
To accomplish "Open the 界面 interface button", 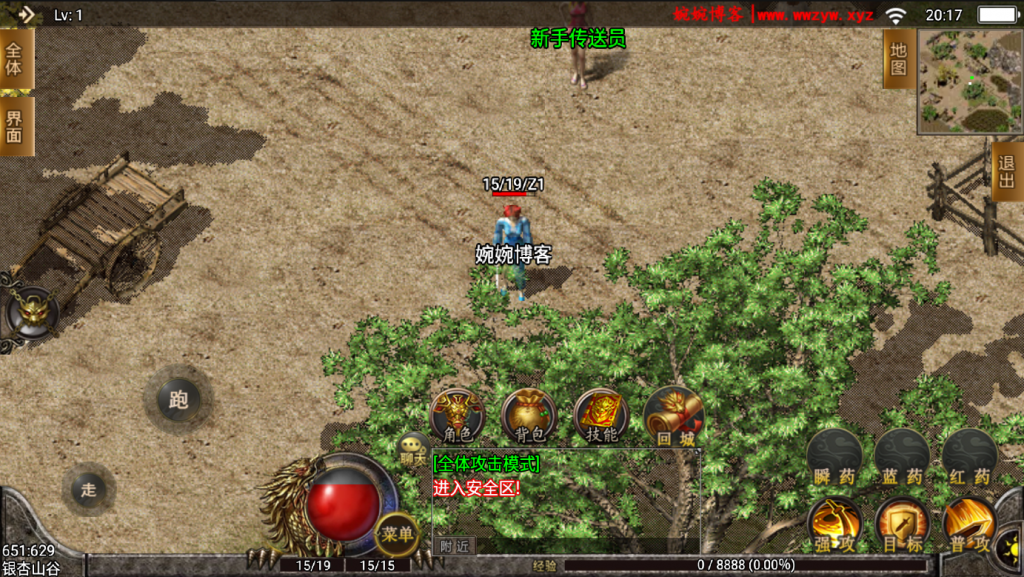I will (x=15, y=126).
